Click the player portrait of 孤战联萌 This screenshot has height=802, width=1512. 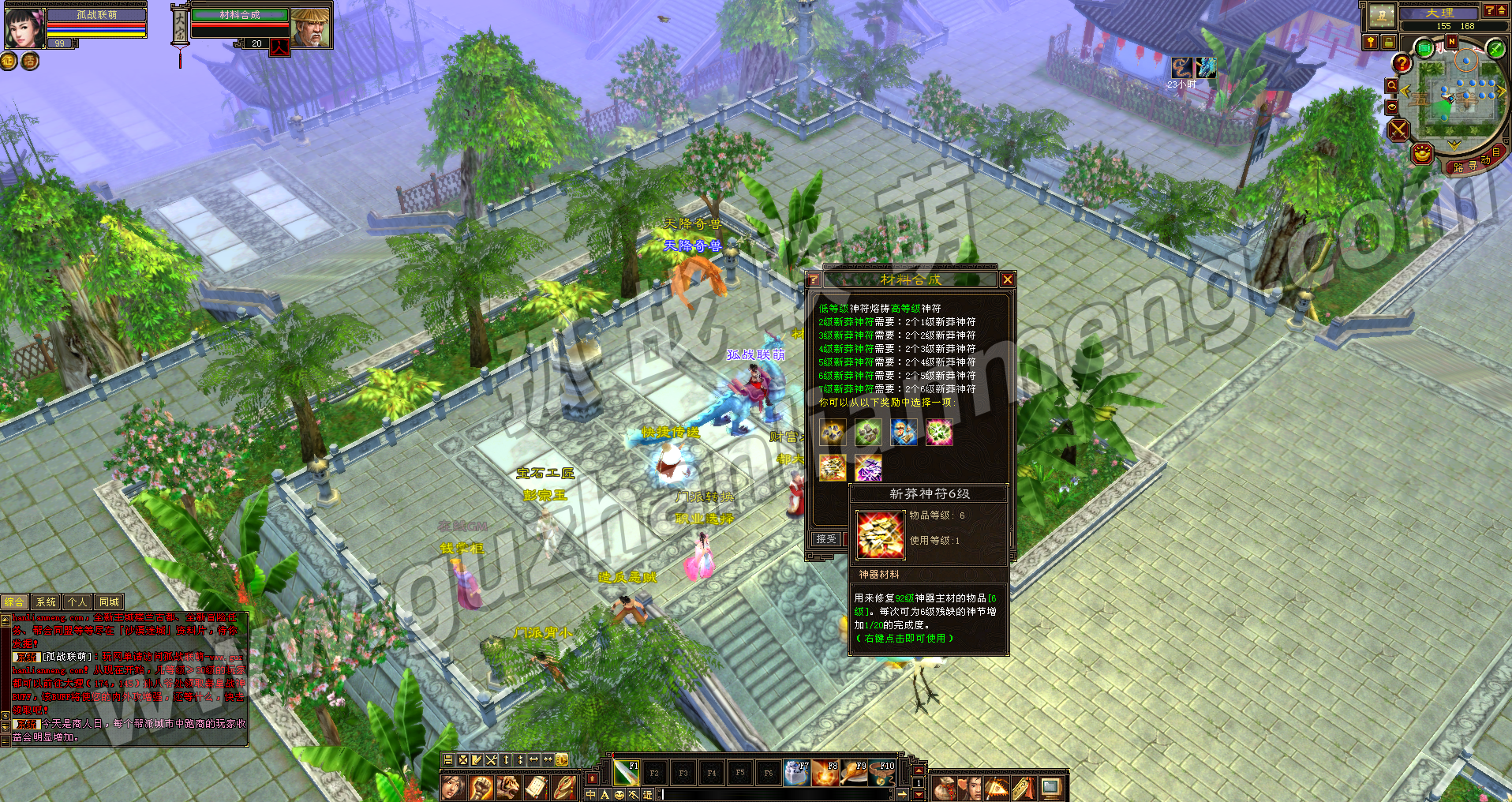[24, 27]
